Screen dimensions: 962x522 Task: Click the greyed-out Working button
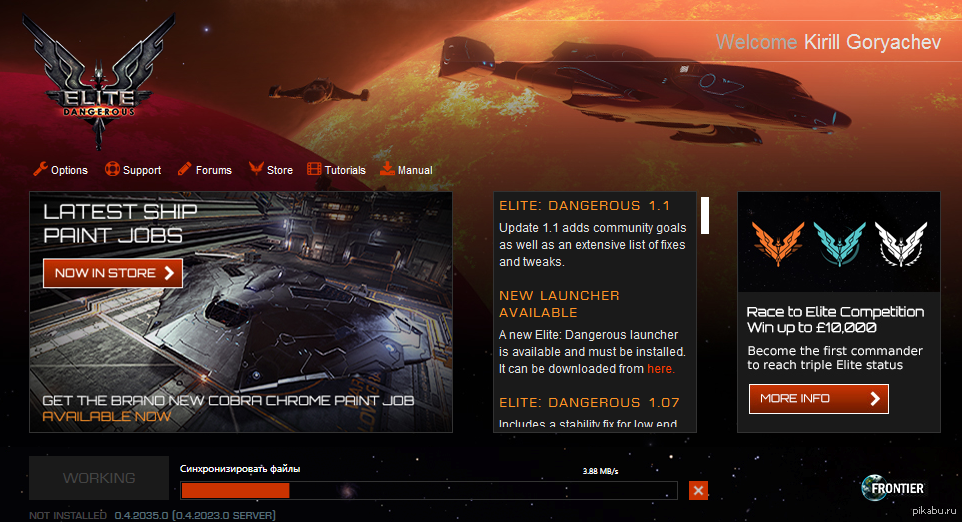tap(99, 478)
